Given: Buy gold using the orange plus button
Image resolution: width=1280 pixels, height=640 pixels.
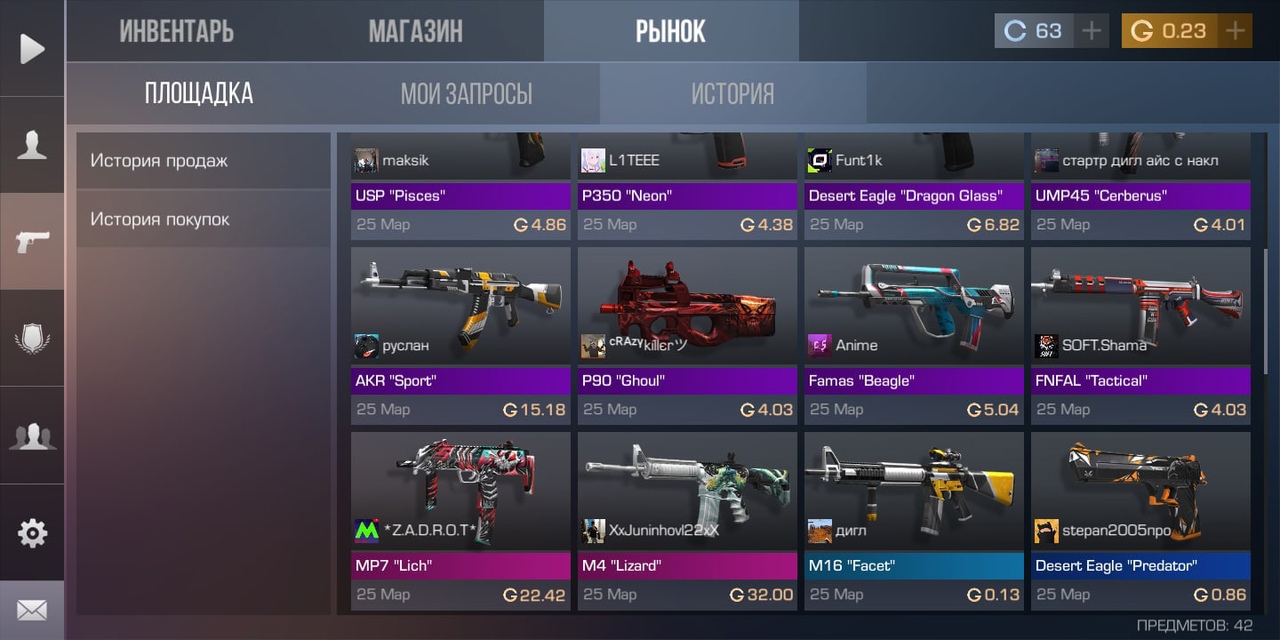Looking at the screenshot, I should tap(1236, 31).
